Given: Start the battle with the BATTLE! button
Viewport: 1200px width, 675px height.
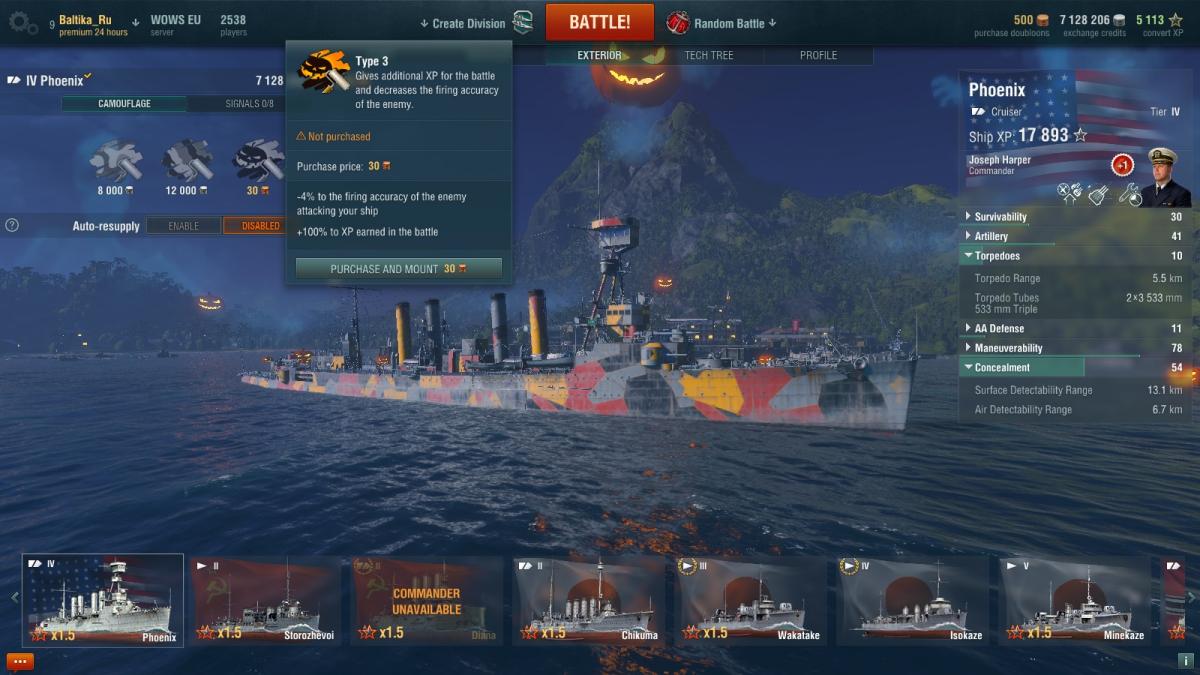Looking at the screenshot, I should [599, 22].
